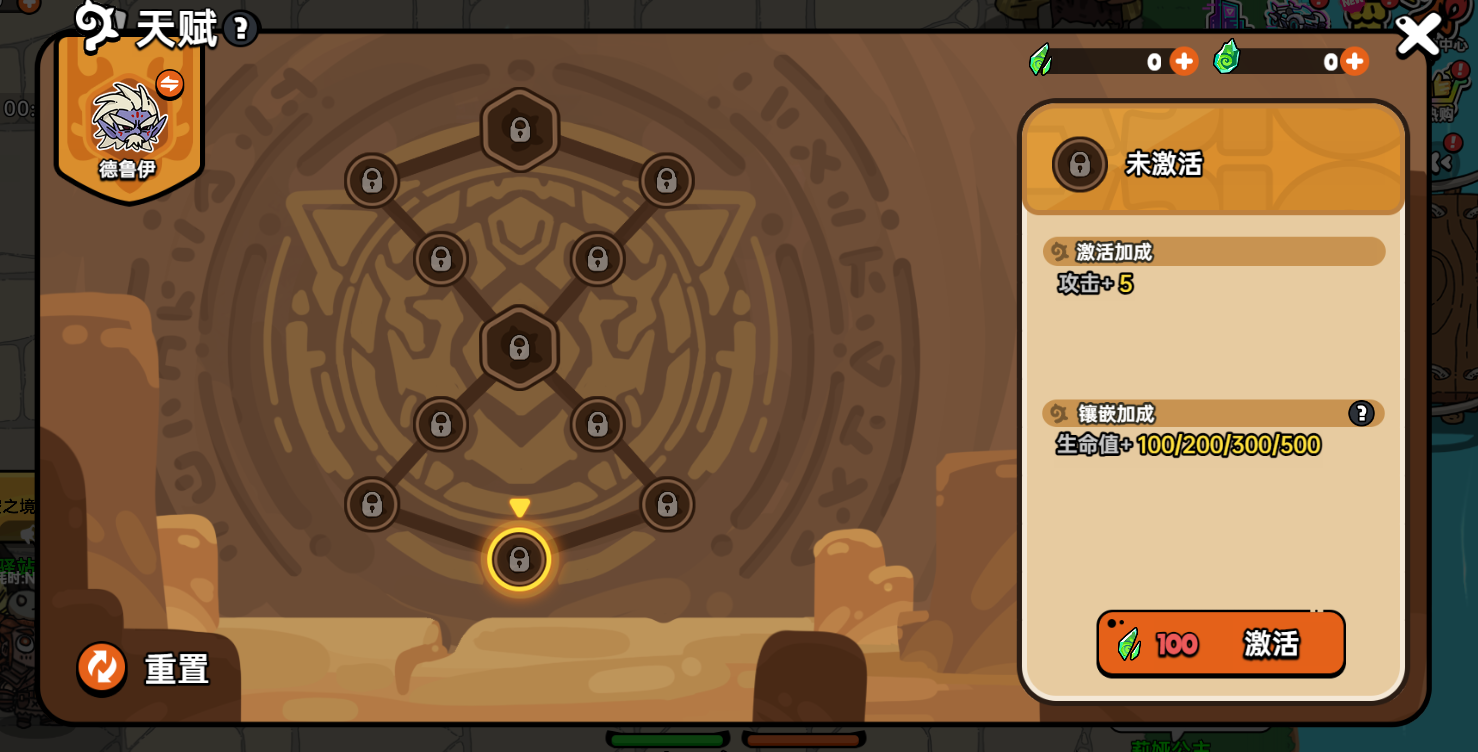Close the talent window
1478x752 pixels.
coord(1418,35)
